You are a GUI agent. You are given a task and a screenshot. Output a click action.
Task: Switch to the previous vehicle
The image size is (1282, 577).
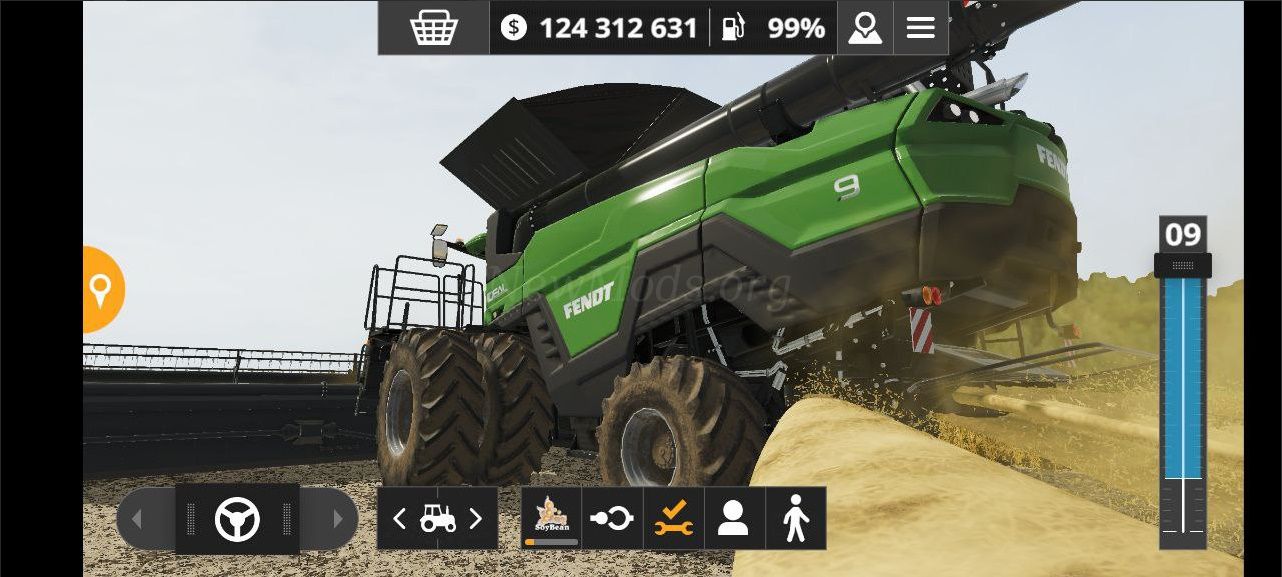pos(399,519)
